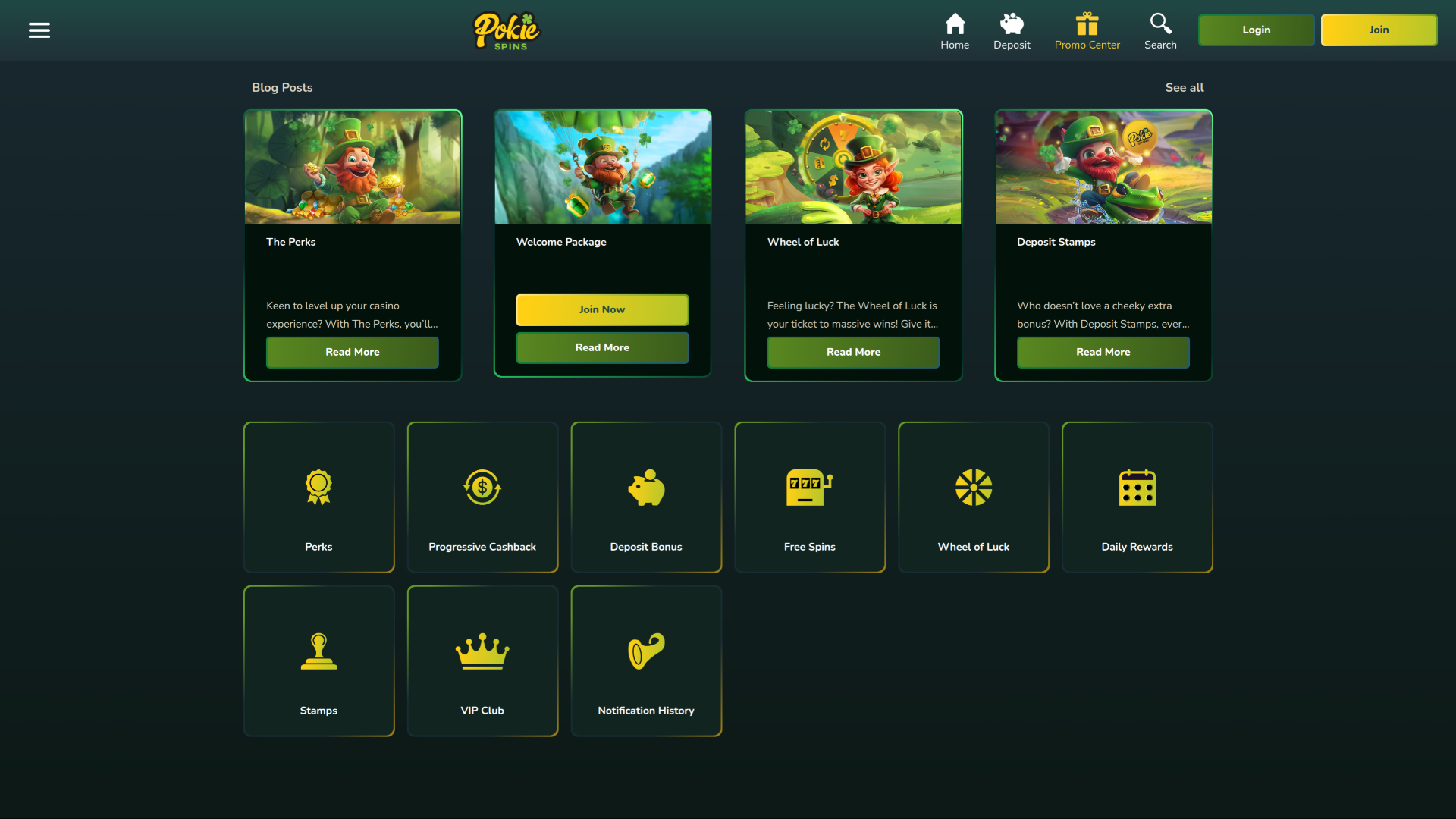Open the hamburger navigation menu
Image resolution: width=1456 pixels, height=819 pixels.
pos(39,30)
